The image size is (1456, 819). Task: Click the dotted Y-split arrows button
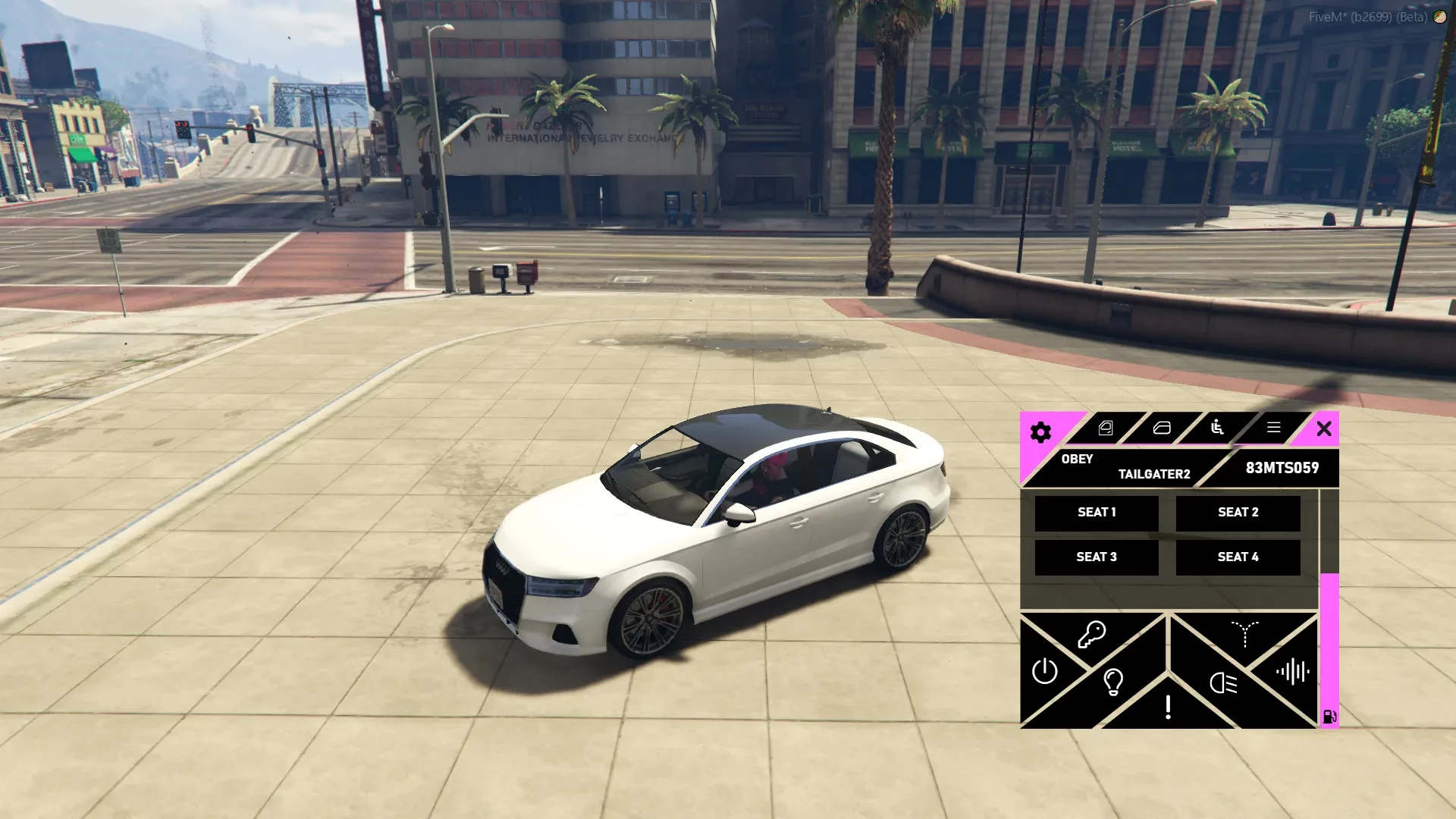point(1244,634)
